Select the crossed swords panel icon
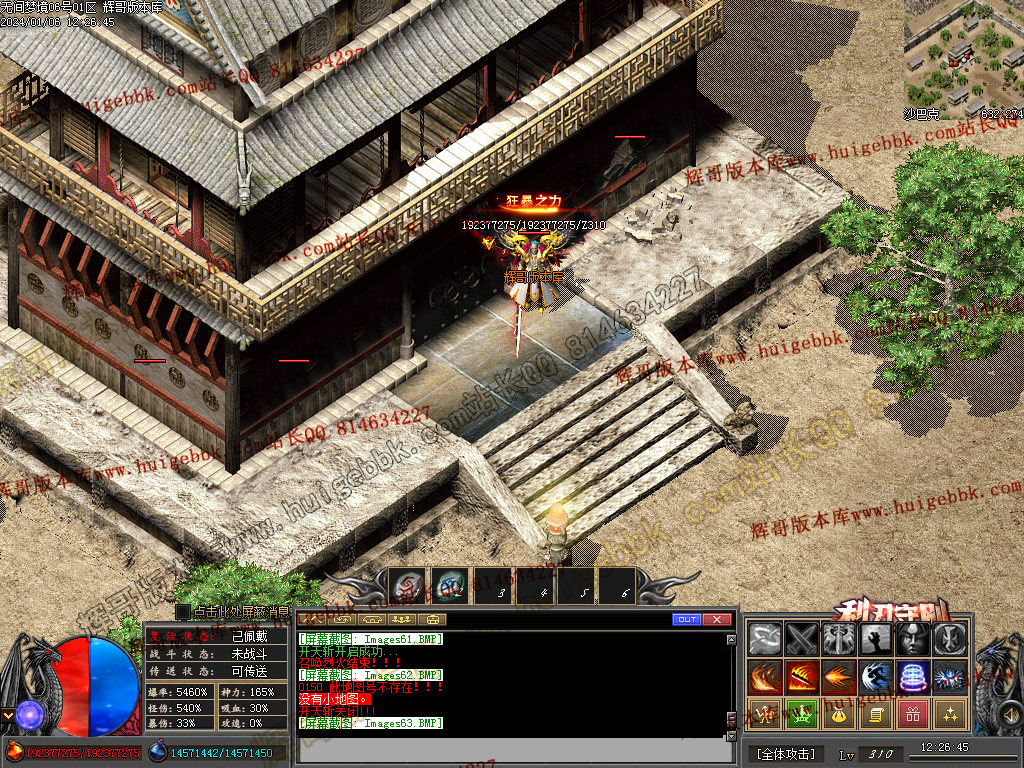Image resolution: width=1024 pixels, height=768 pixels. (802, 639)
